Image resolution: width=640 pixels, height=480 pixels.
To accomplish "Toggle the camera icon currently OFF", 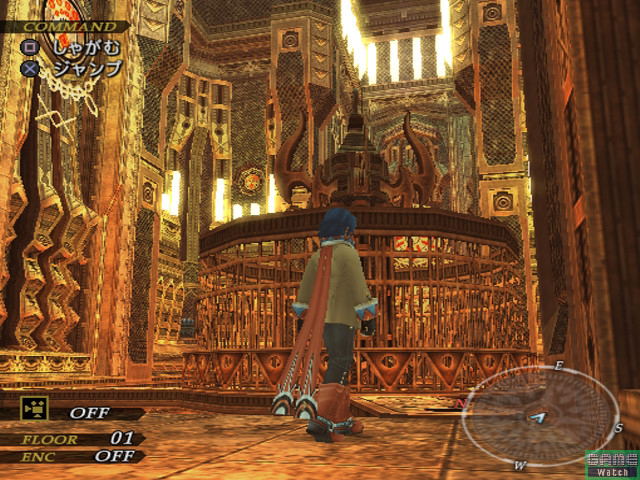I will point(34,408).
